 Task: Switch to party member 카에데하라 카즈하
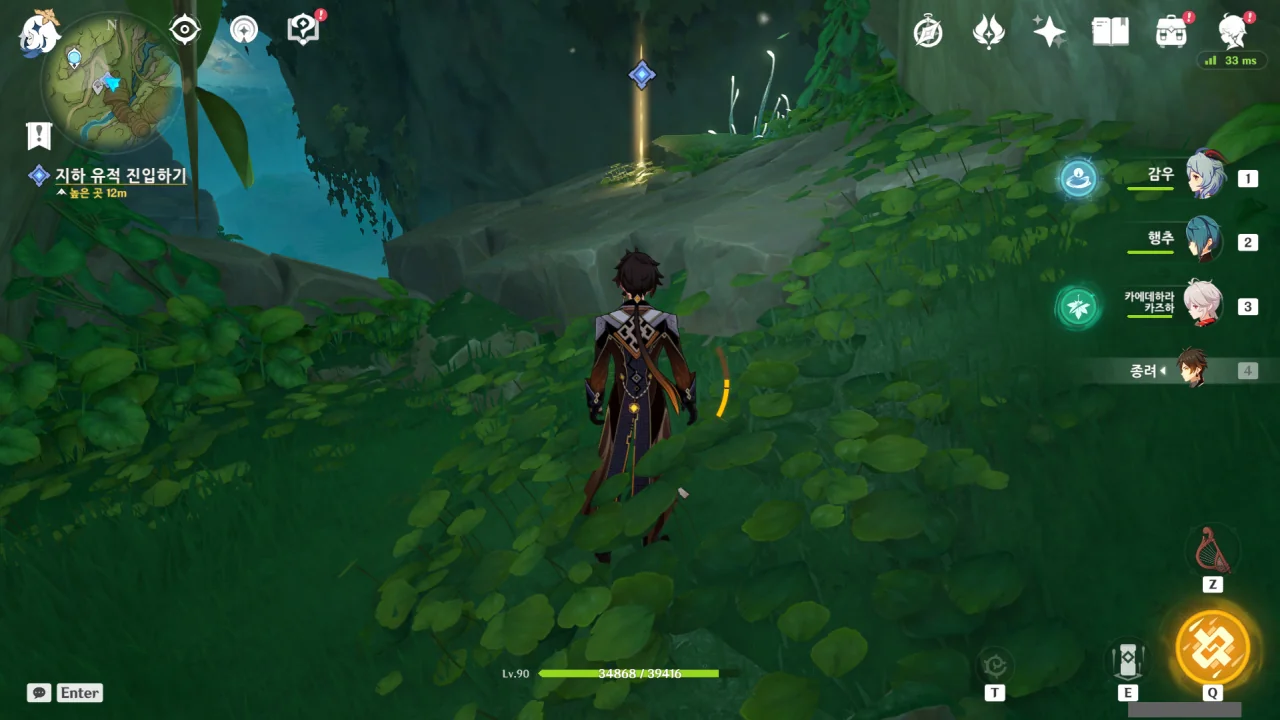1204,304
